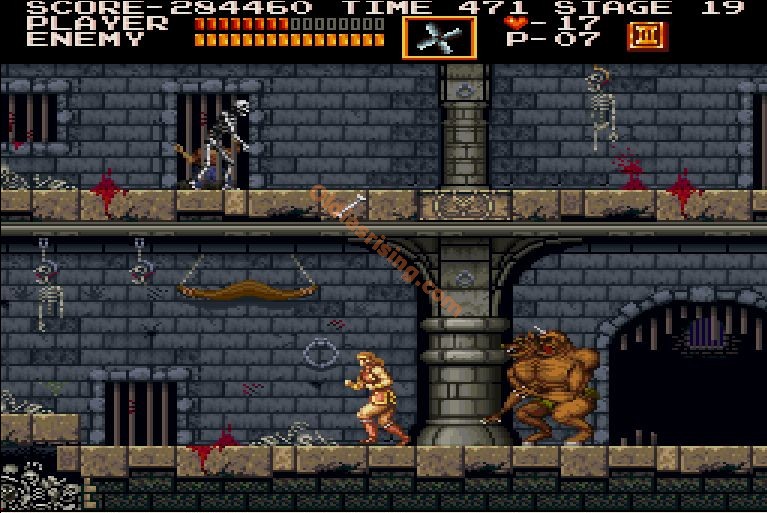Viewport: 767px width, 513px height.
Task: Click the triple shot multiplier icon
Action: click(645, 36)
